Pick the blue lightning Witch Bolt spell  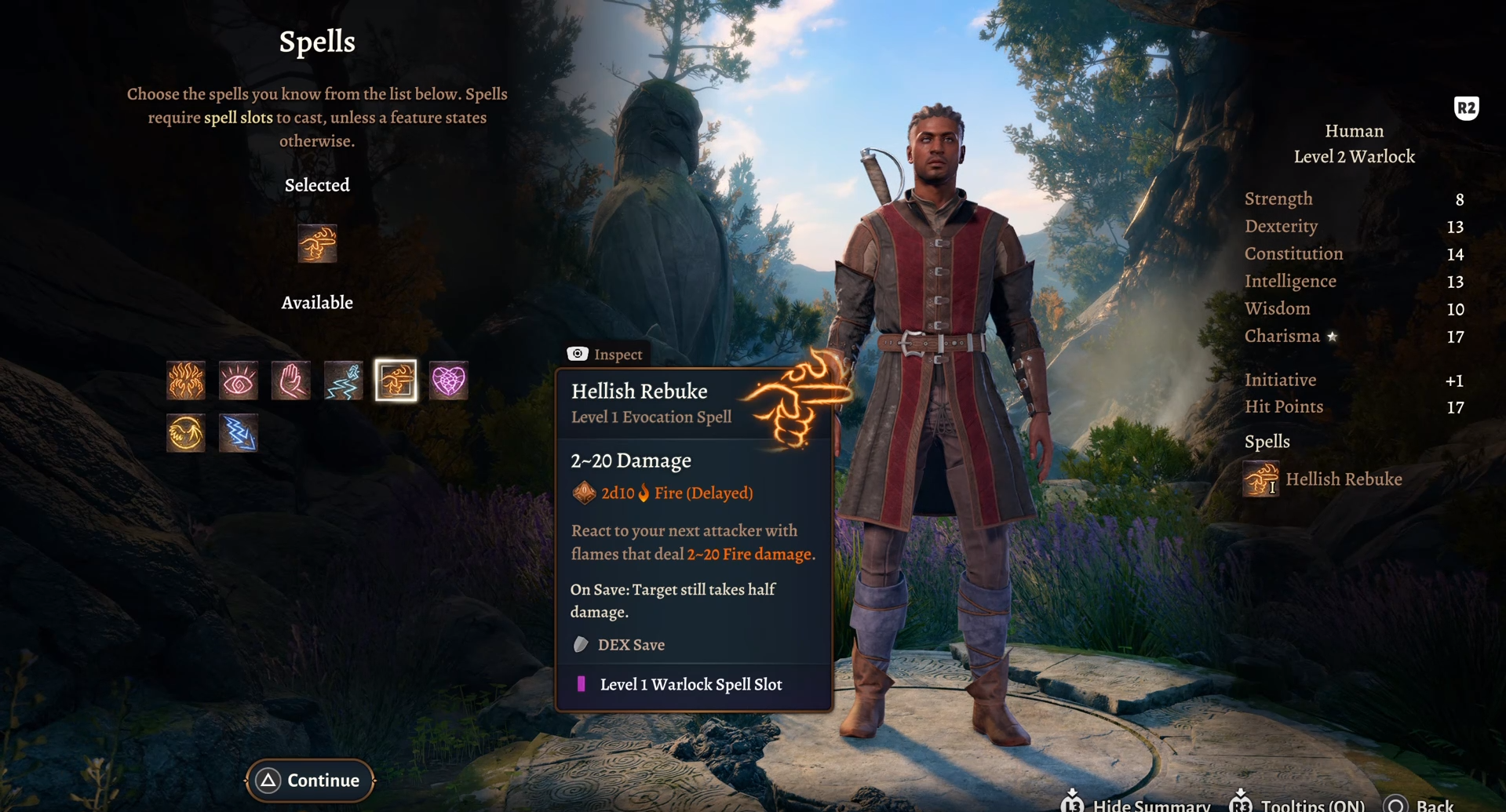tap(239, 433)
